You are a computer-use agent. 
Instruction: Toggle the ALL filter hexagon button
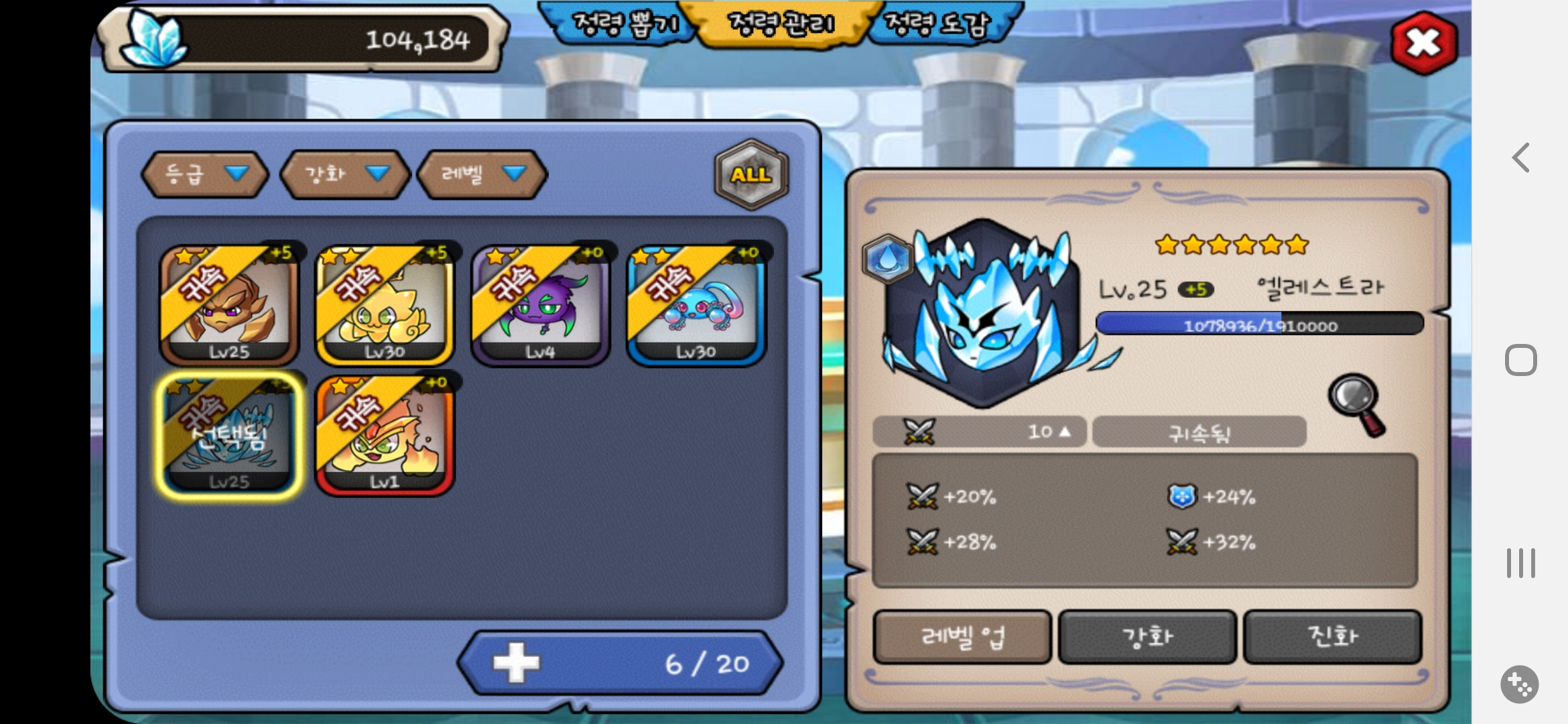751,174
